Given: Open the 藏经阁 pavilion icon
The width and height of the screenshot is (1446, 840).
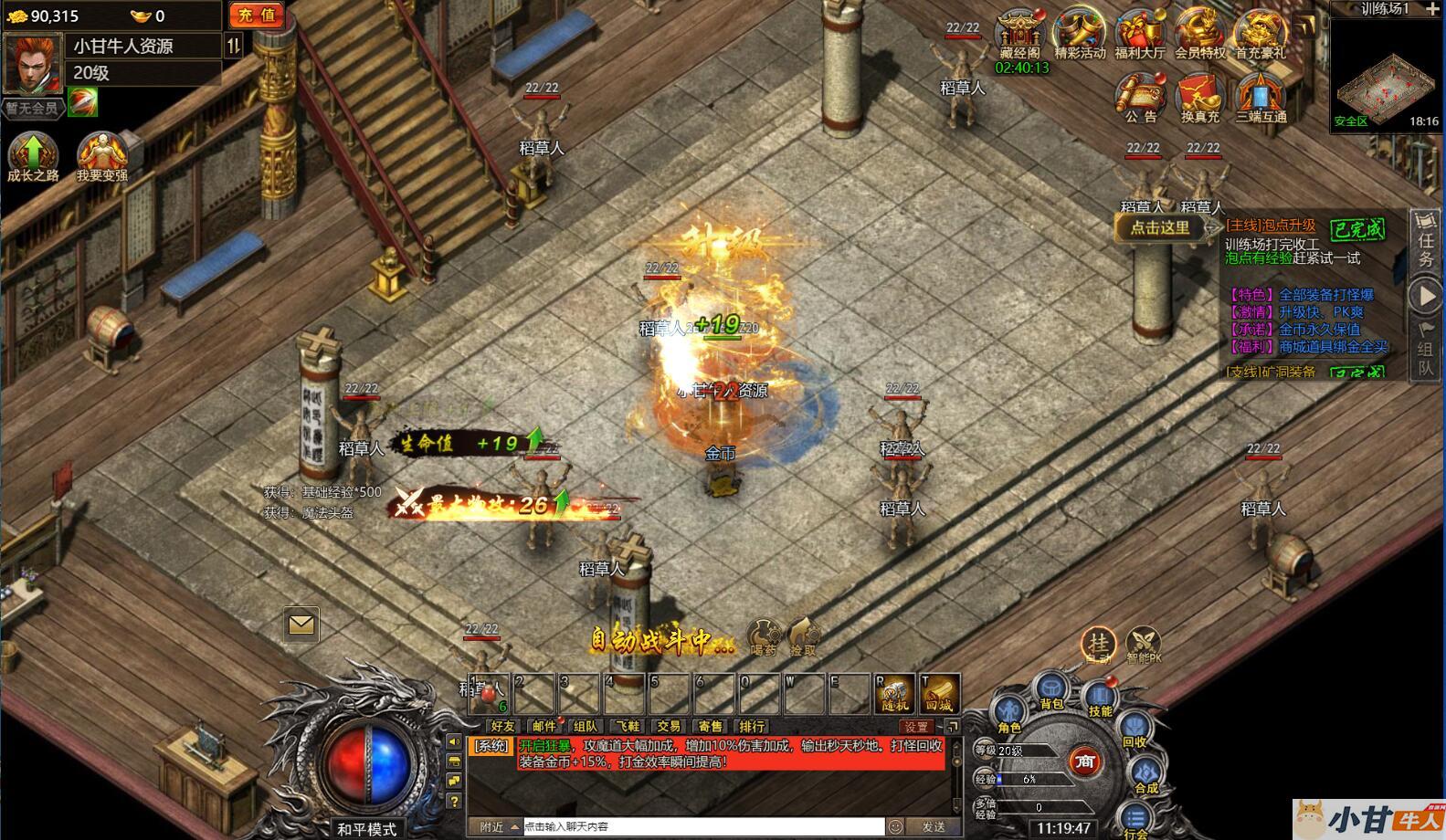Looking at the screenshot, I should tap(1019, 35).
